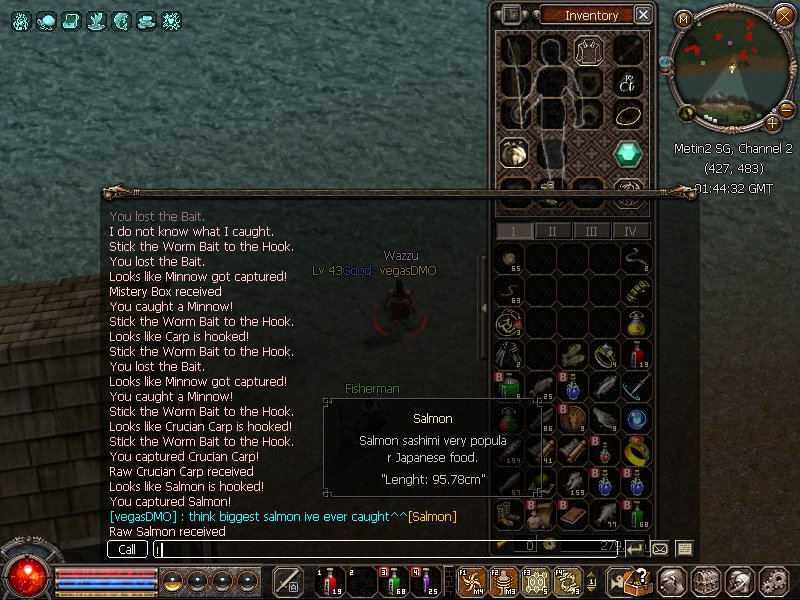The width and height of the screenshot is (800, 600).
Task: Close the Inventory window
Action: coord(643,15)
